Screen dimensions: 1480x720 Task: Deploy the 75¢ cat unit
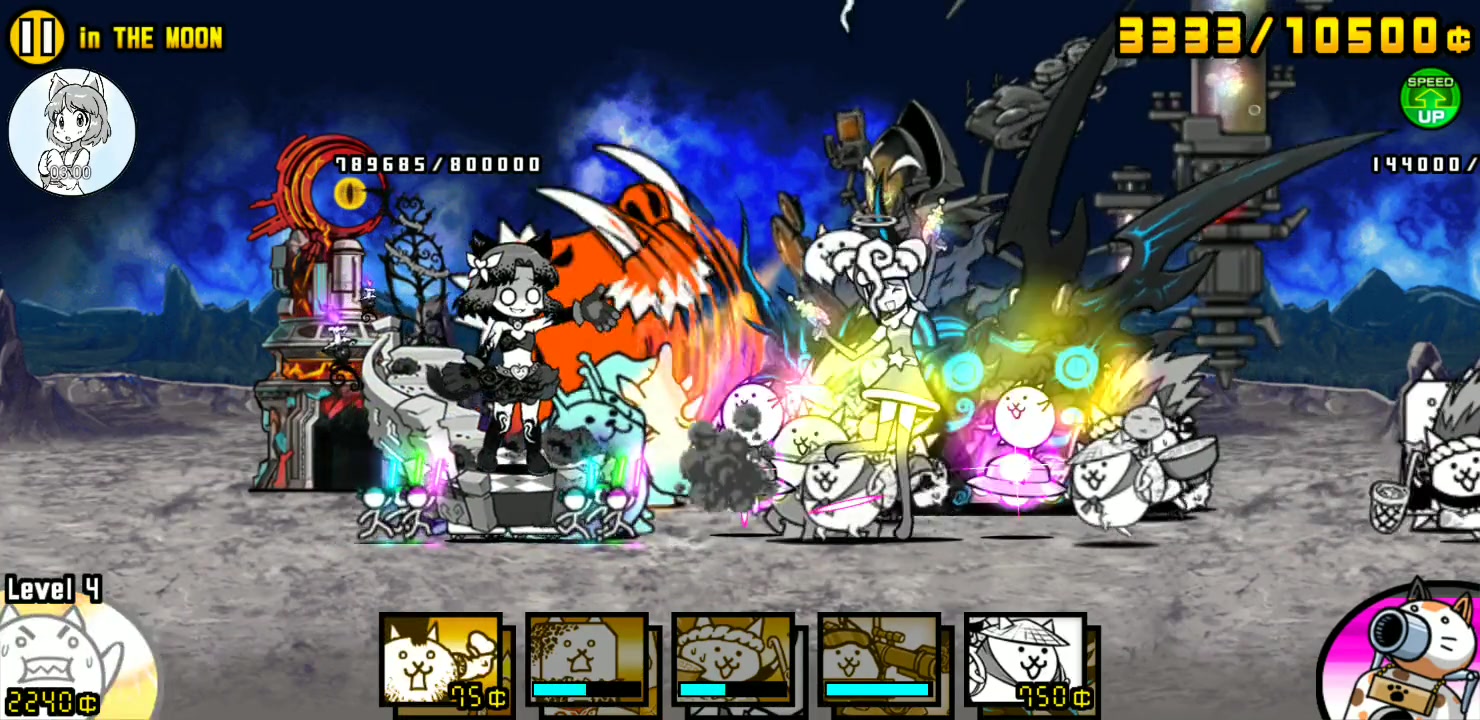coord(440,660)
